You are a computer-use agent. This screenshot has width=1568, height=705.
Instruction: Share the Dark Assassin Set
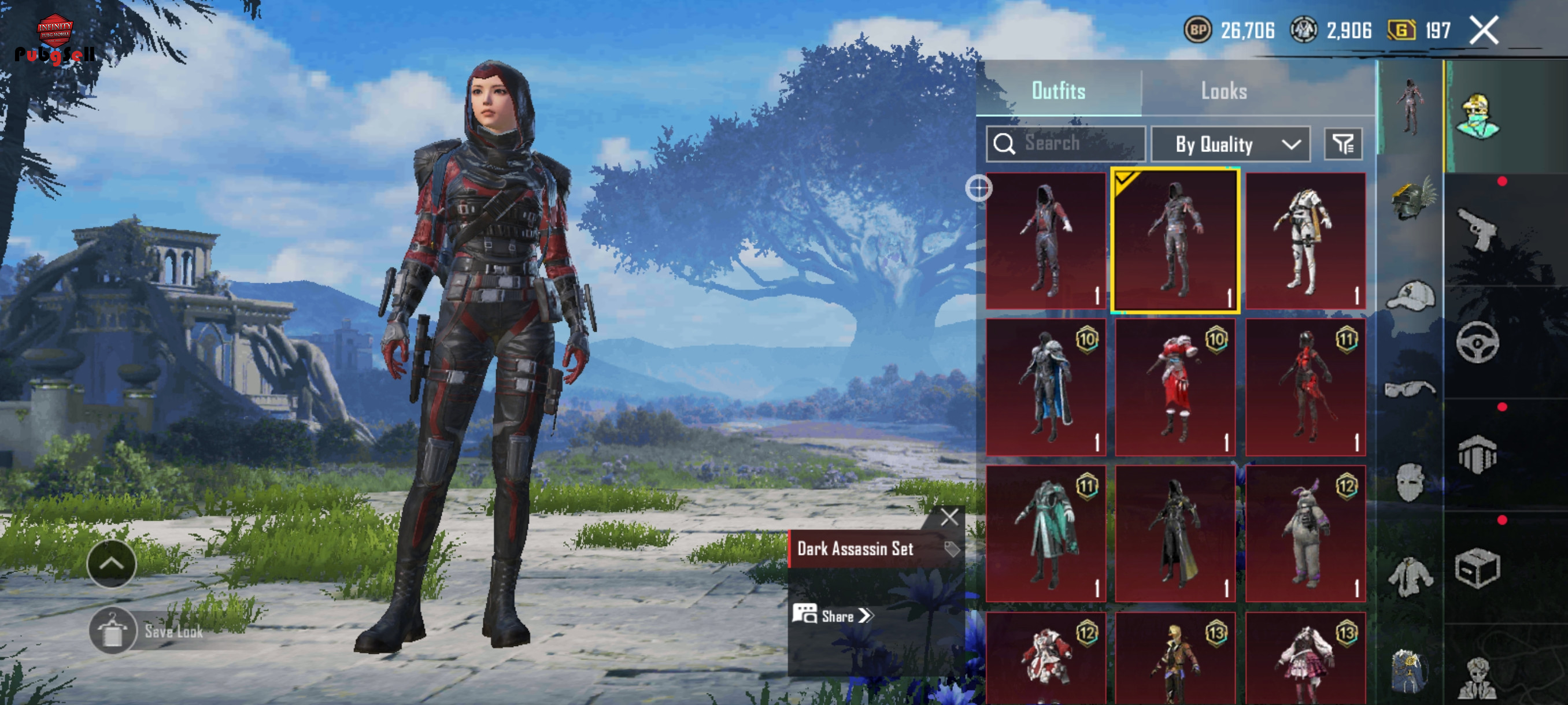click(x=833, y=615)
